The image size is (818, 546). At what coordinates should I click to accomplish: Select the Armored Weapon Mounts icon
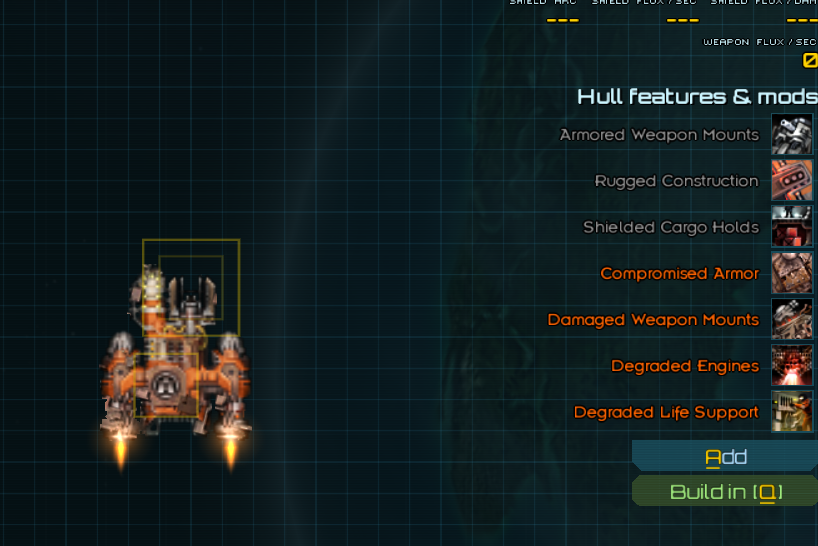pyautogui.click(x=792, y=135)
